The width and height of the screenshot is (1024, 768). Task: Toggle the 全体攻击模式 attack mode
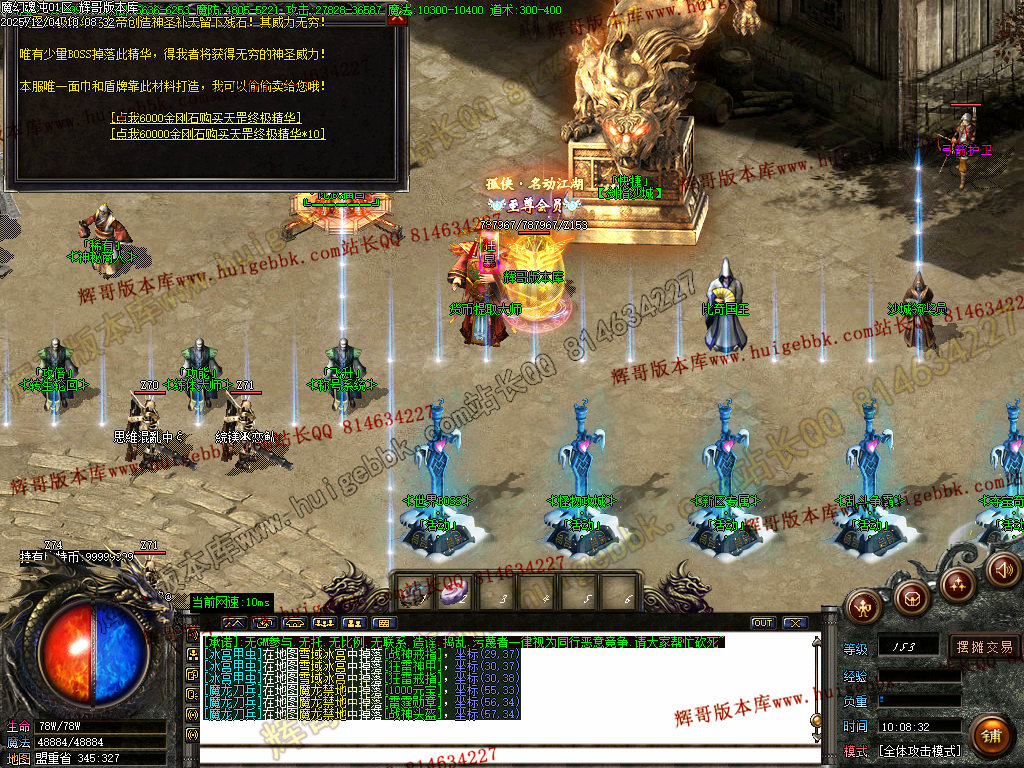919,750
